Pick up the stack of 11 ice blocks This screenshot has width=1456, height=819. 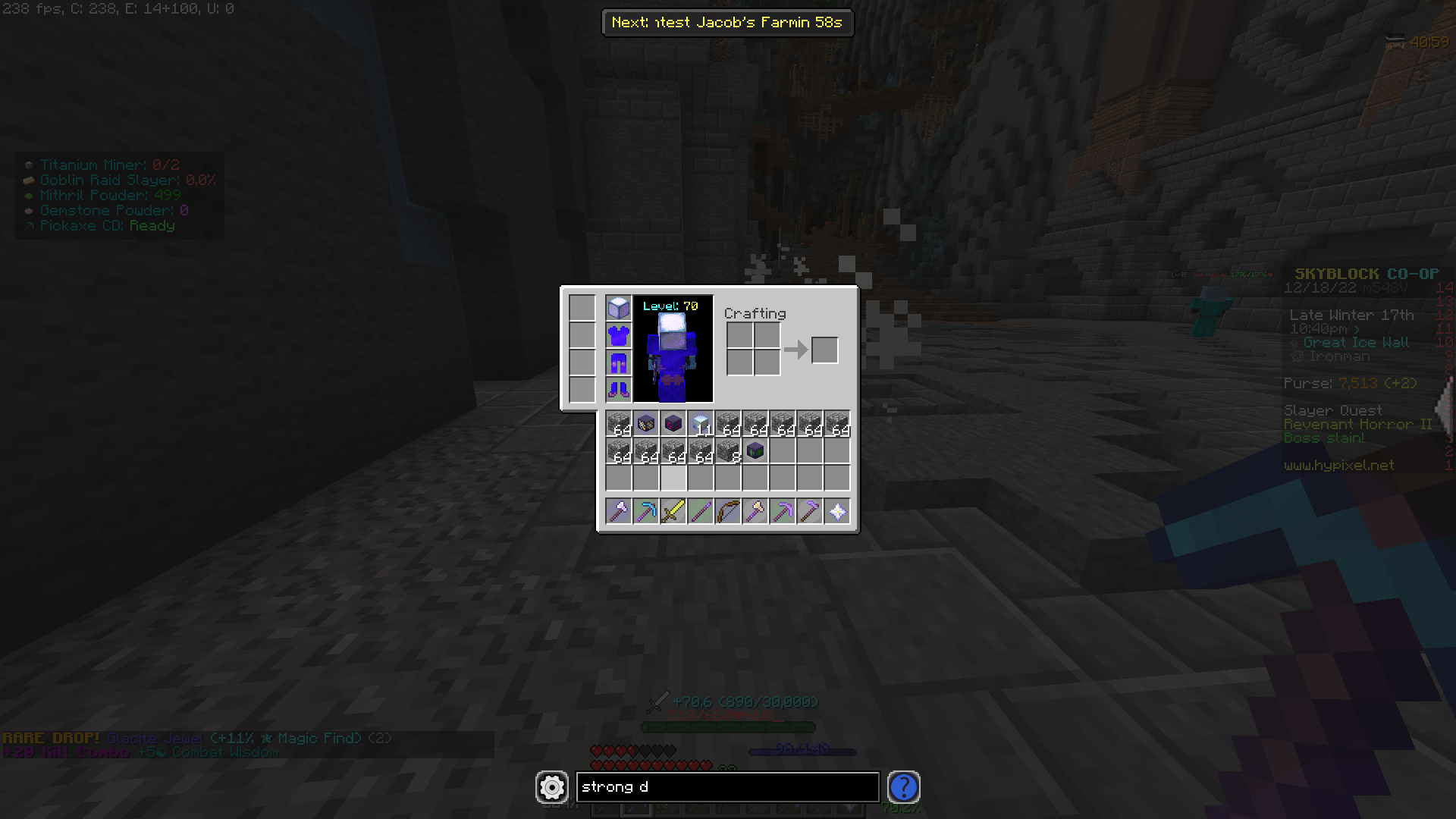coord(700,423)
